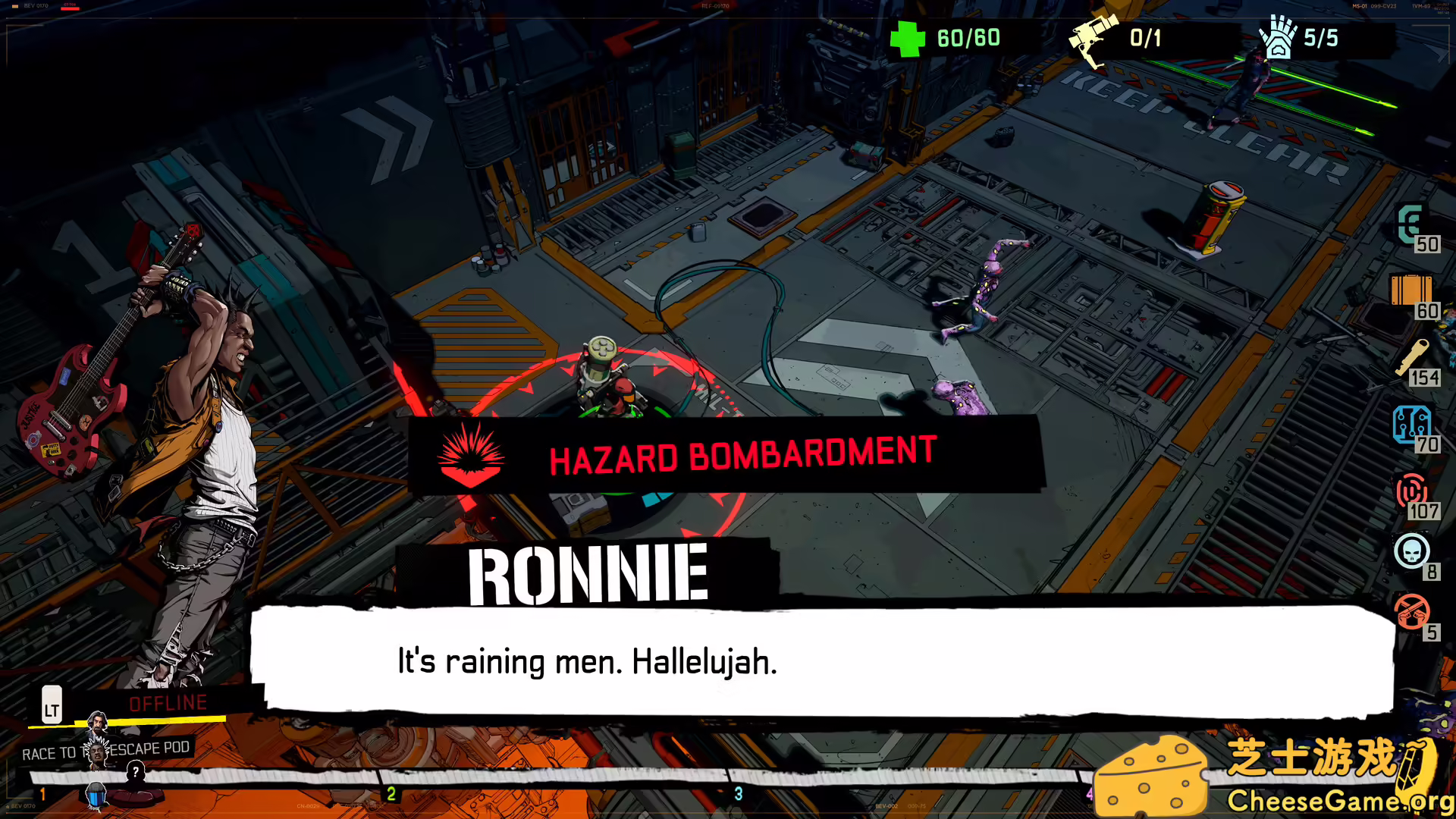Click the question-mark silhouette on the track
This screenshot has height=819, width=1456.
click(x=136, y=773)
